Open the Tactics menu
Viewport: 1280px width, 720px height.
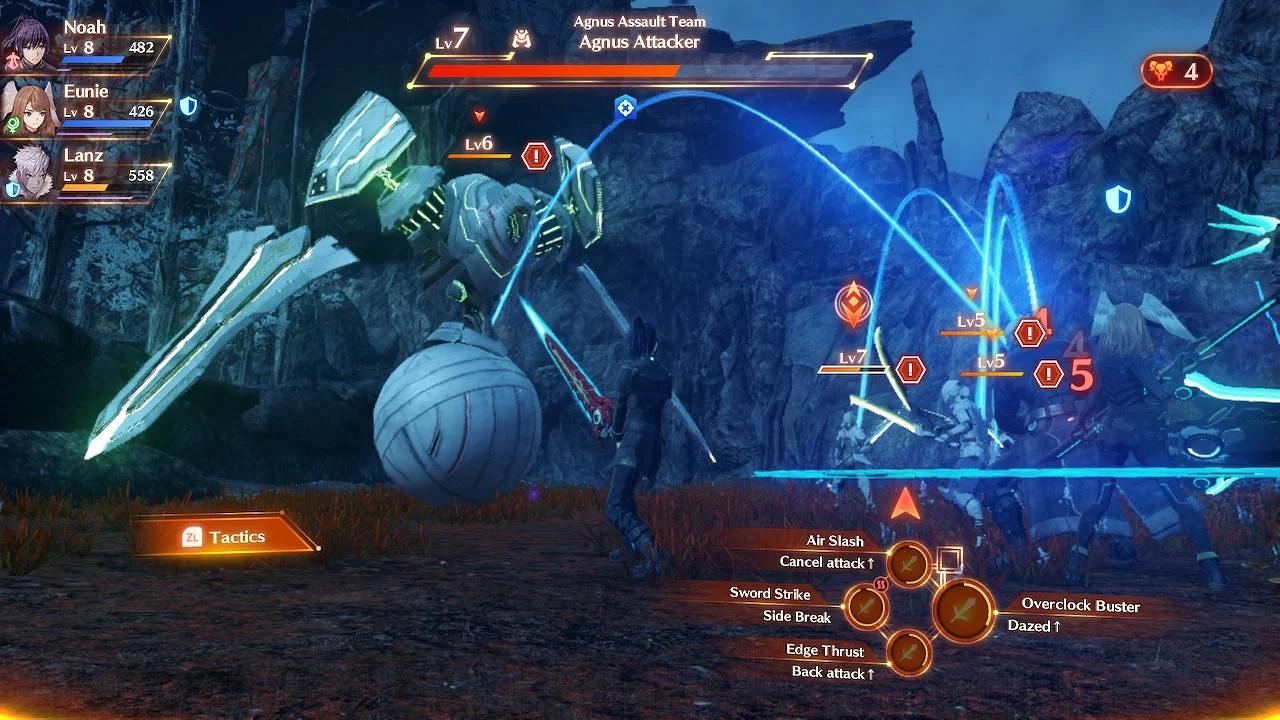click(x=225, y=538)
